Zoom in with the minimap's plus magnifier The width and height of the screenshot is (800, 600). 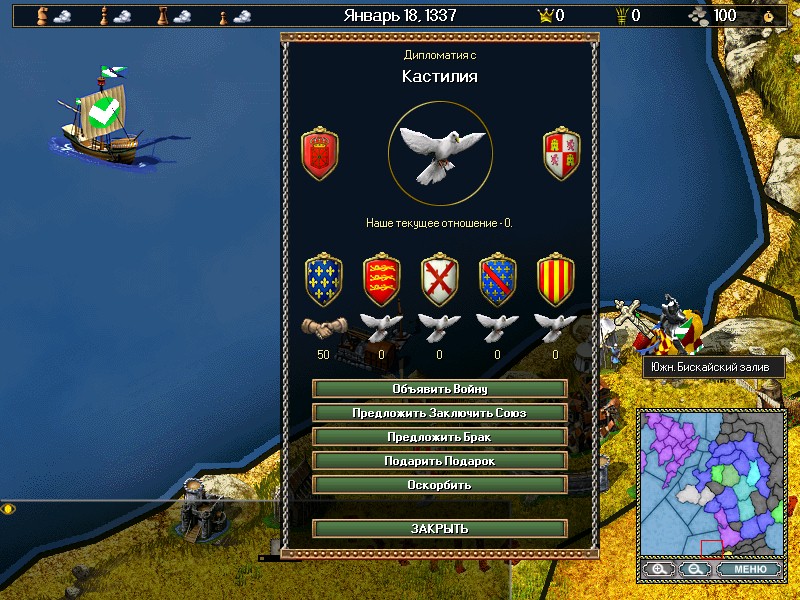pyautogui.click(x=658, y=569)
